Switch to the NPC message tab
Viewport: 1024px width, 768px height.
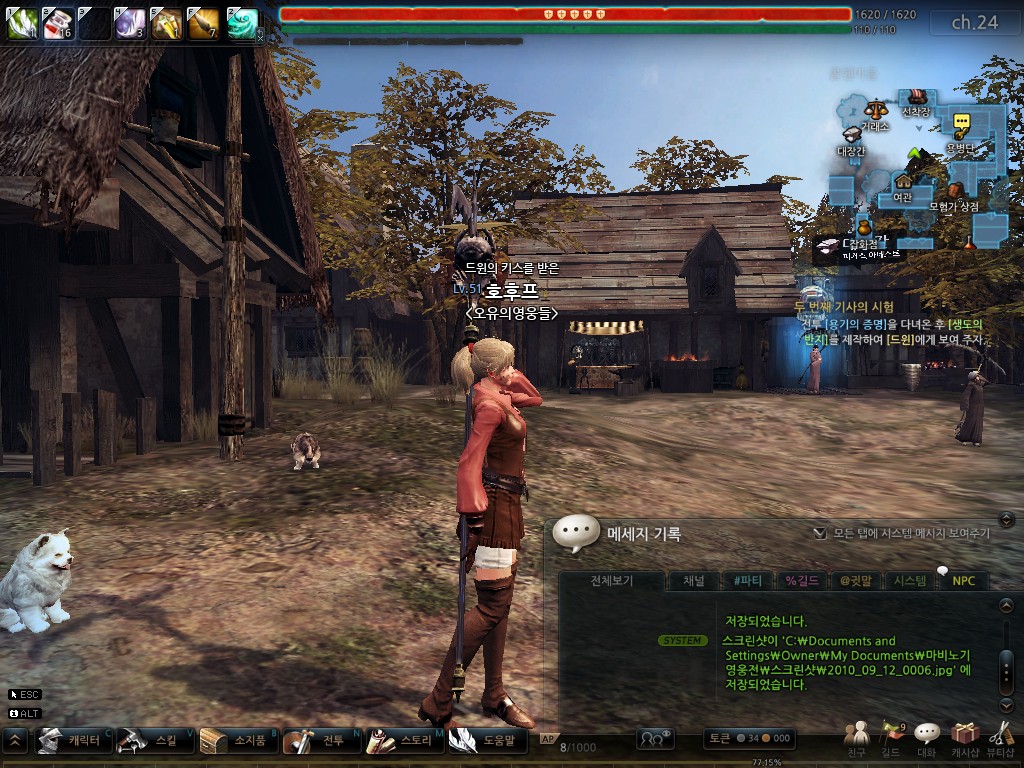point(963,581)
